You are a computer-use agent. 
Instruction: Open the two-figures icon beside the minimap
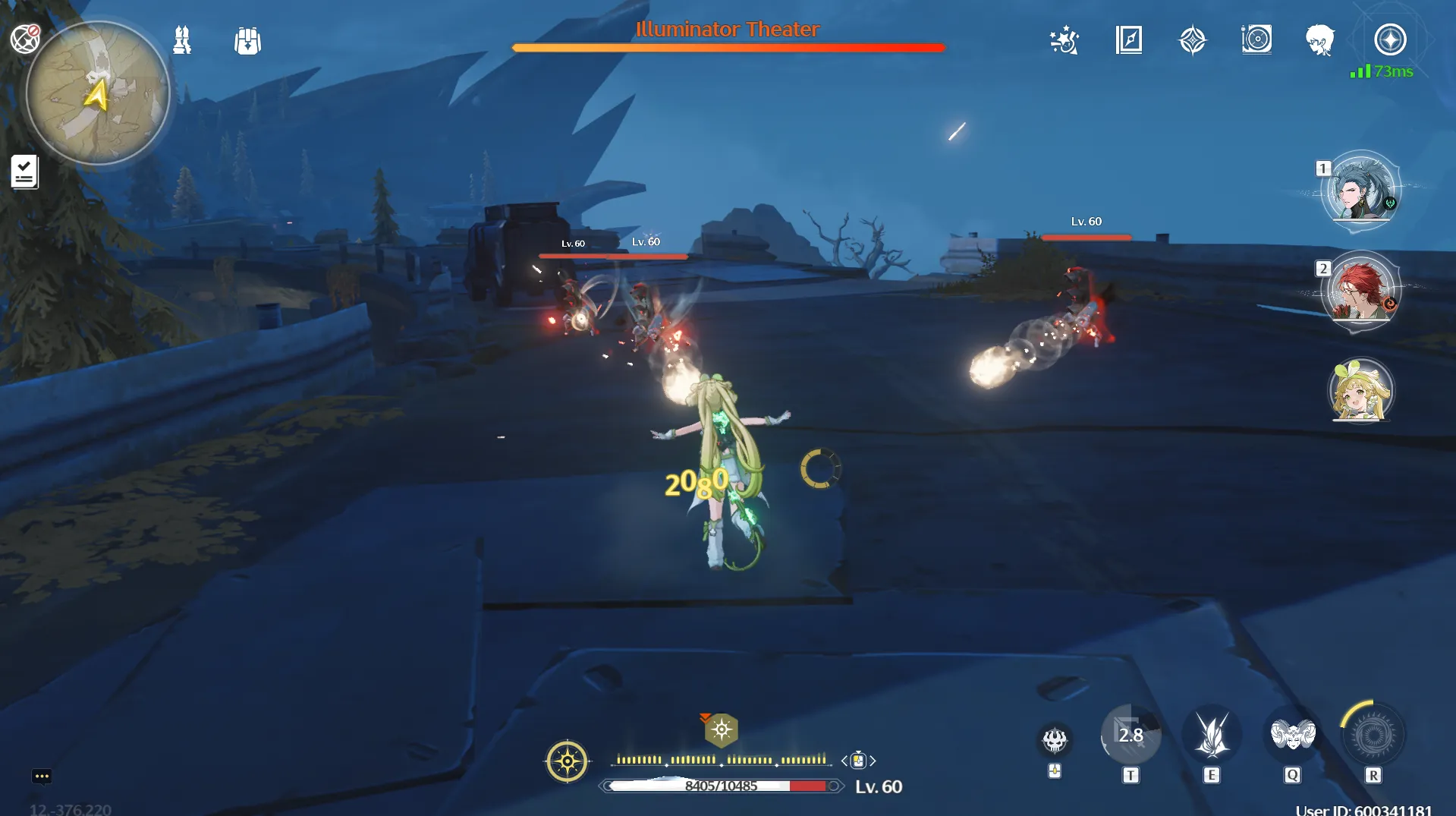tap(182, 40)
